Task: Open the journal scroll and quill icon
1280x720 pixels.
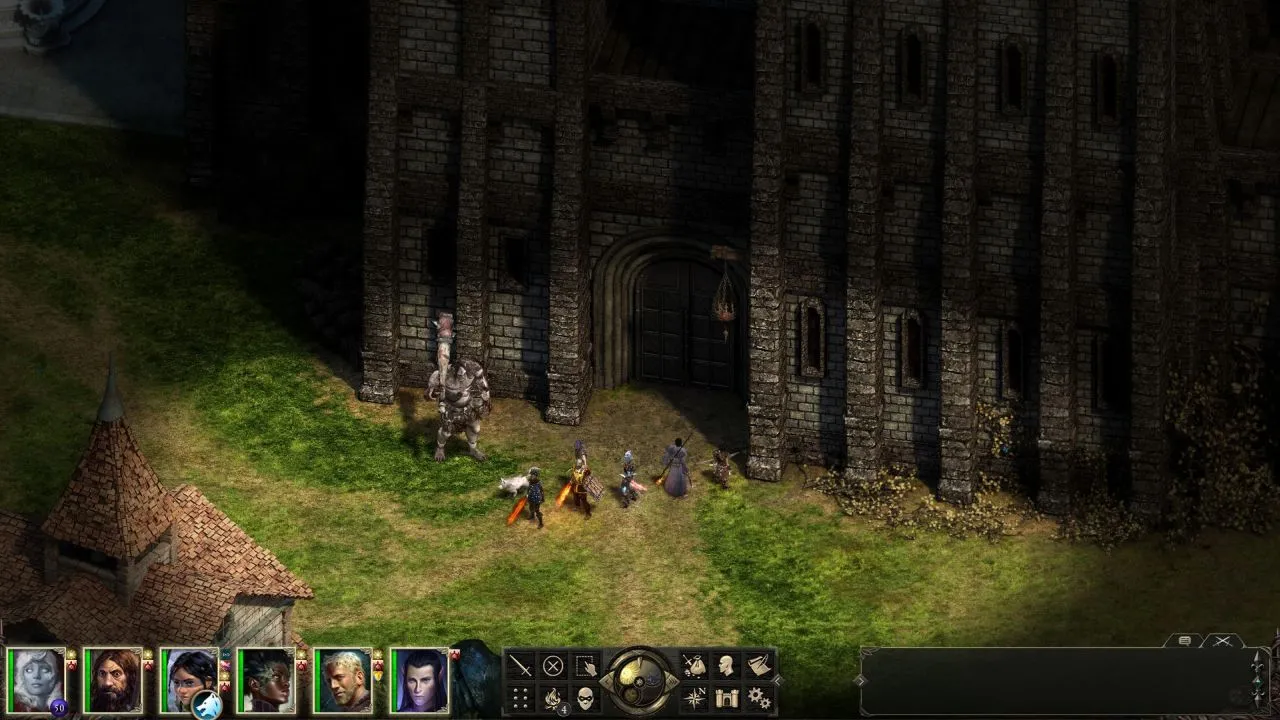Action: pyautogui.click(x=759, y=665)
